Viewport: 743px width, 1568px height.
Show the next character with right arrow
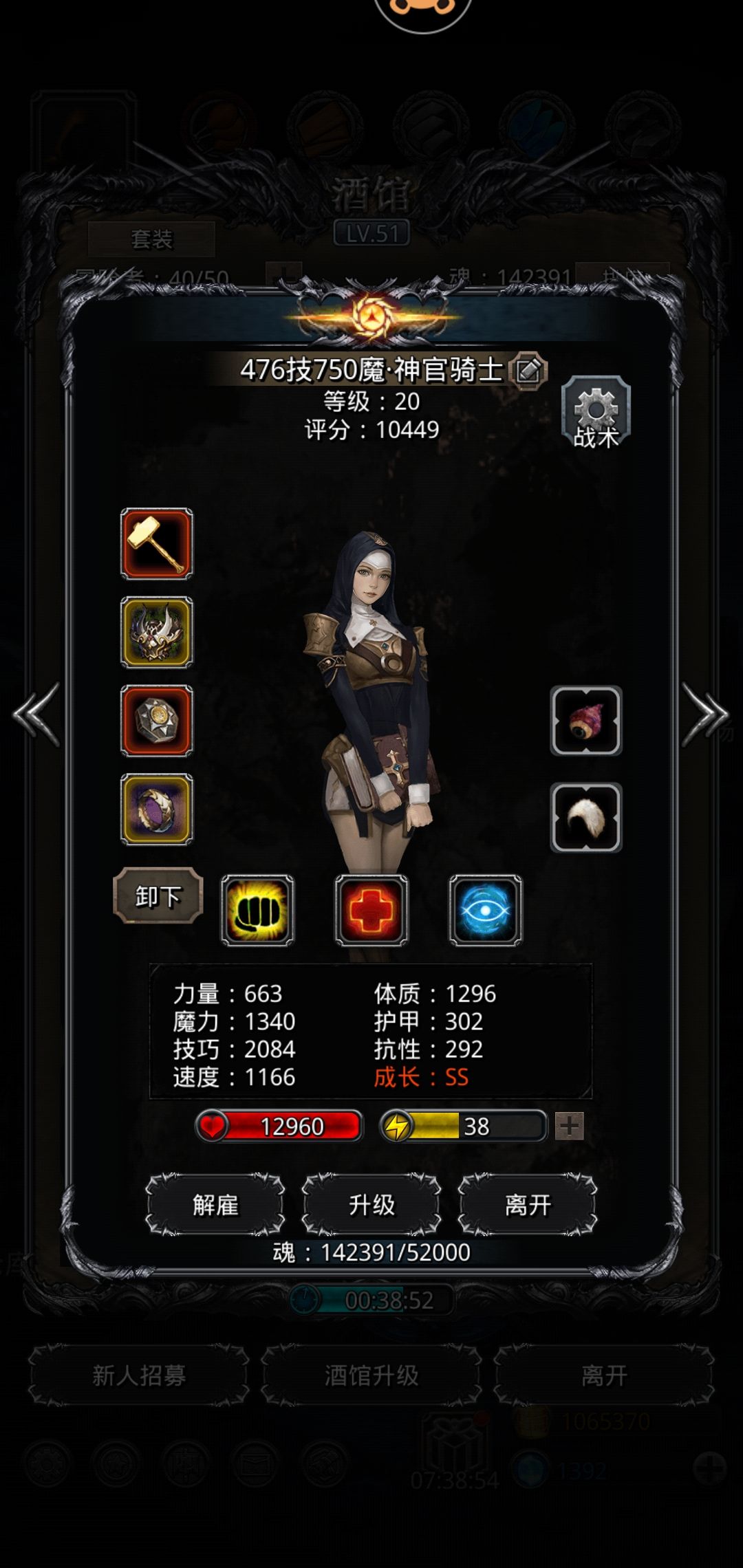704,714
